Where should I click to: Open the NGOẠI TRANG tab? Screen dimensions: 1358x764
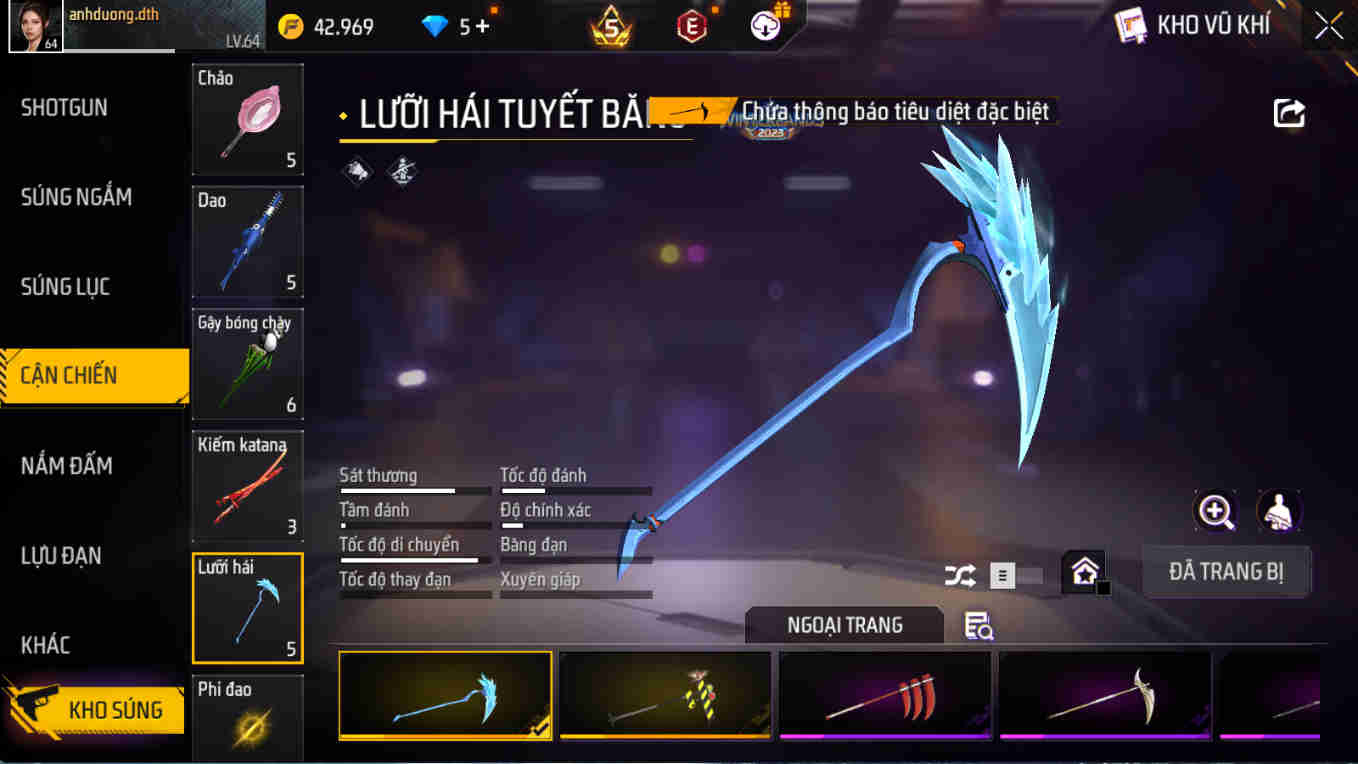[844, 624]
